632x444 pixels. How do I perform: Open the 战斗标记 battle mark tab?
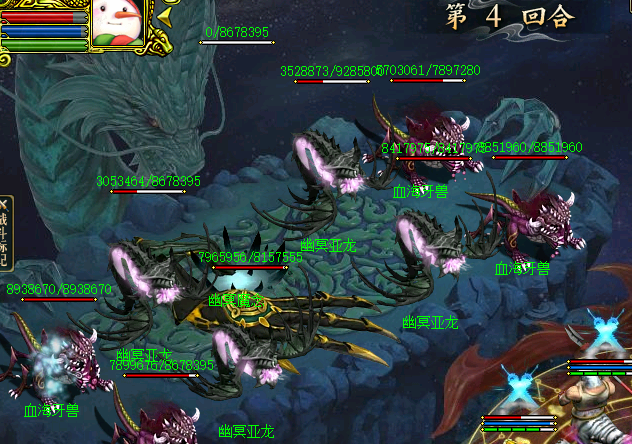click(x=4, y=233)
